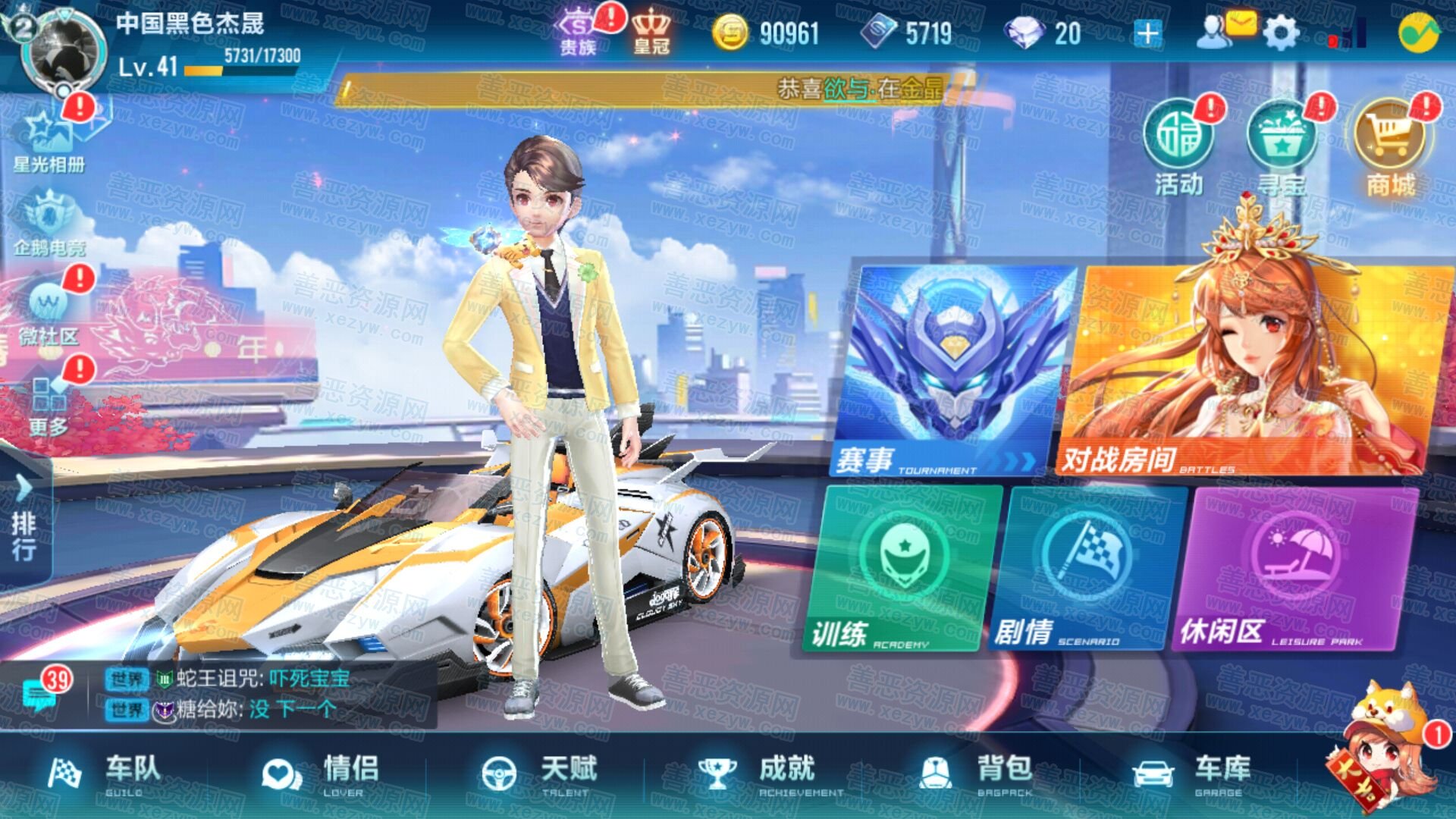Select the 训练 Academy tile
Image resolution: width=1456 pixels, height=819 pixels.
tap(902, 569)
